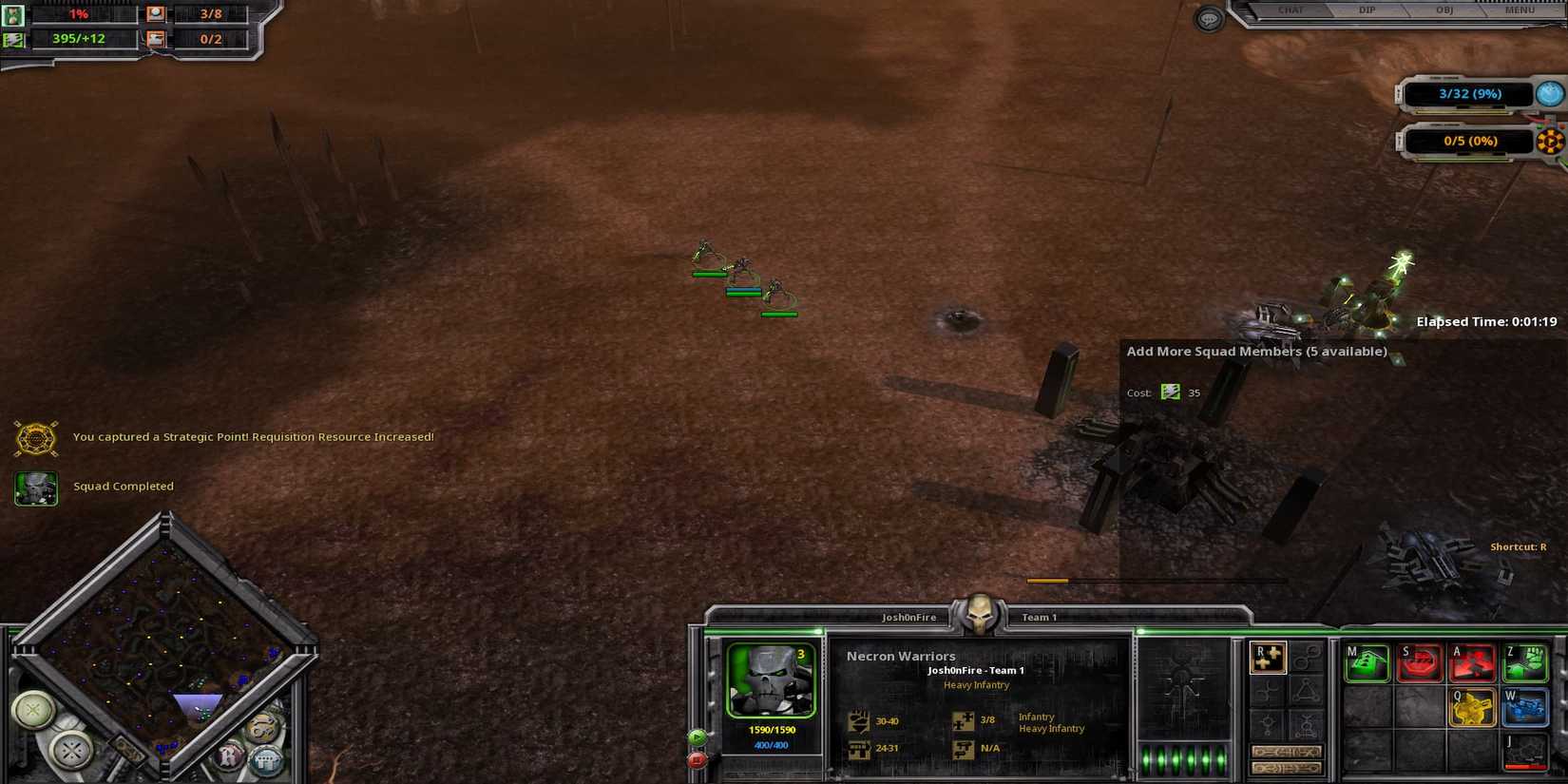
Task: Expand the CHAT panel
Action: [1292, 10]
